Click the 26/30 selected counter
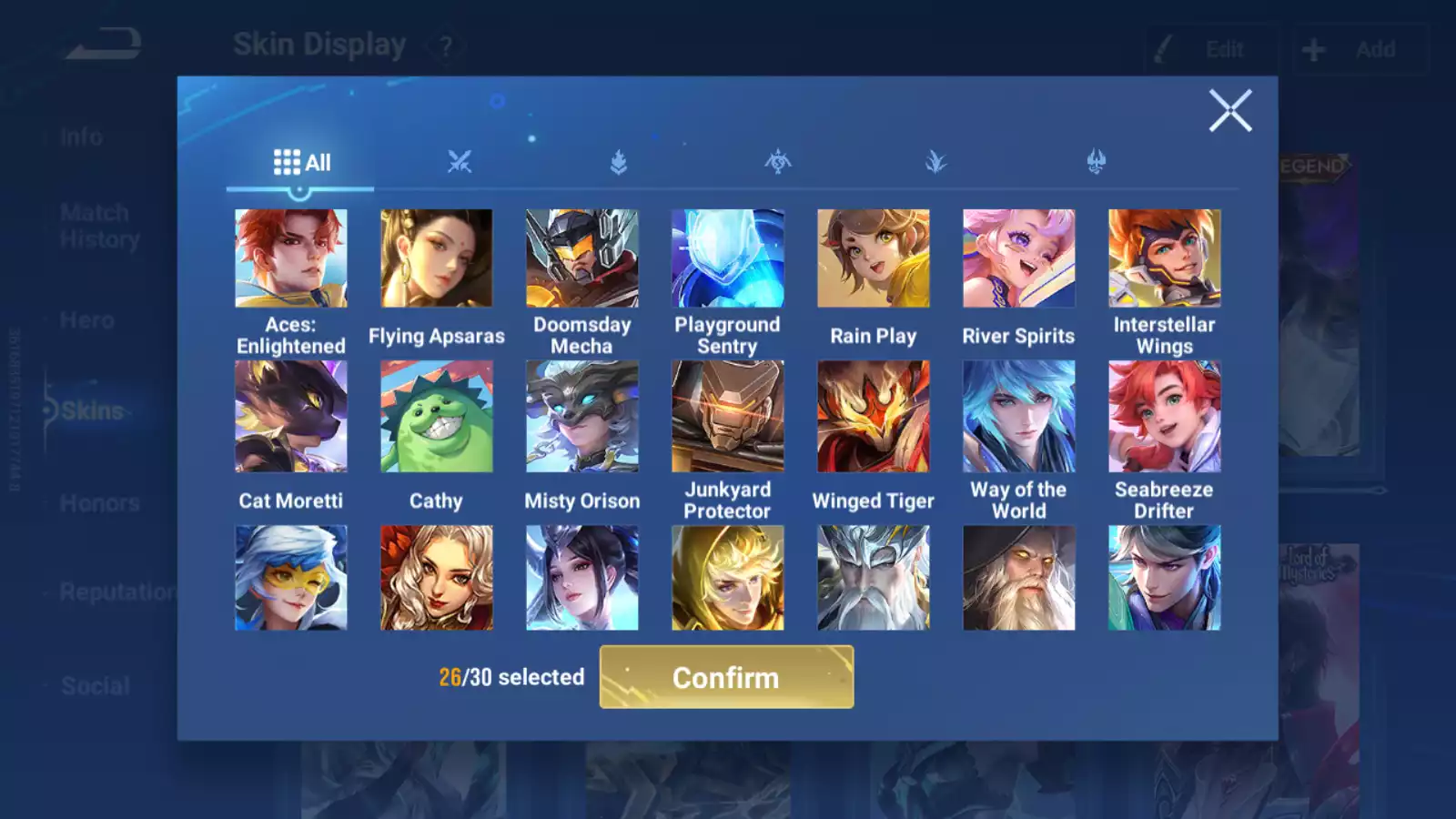The width and height of the screenshot is (1456, 819). point(511,677)
